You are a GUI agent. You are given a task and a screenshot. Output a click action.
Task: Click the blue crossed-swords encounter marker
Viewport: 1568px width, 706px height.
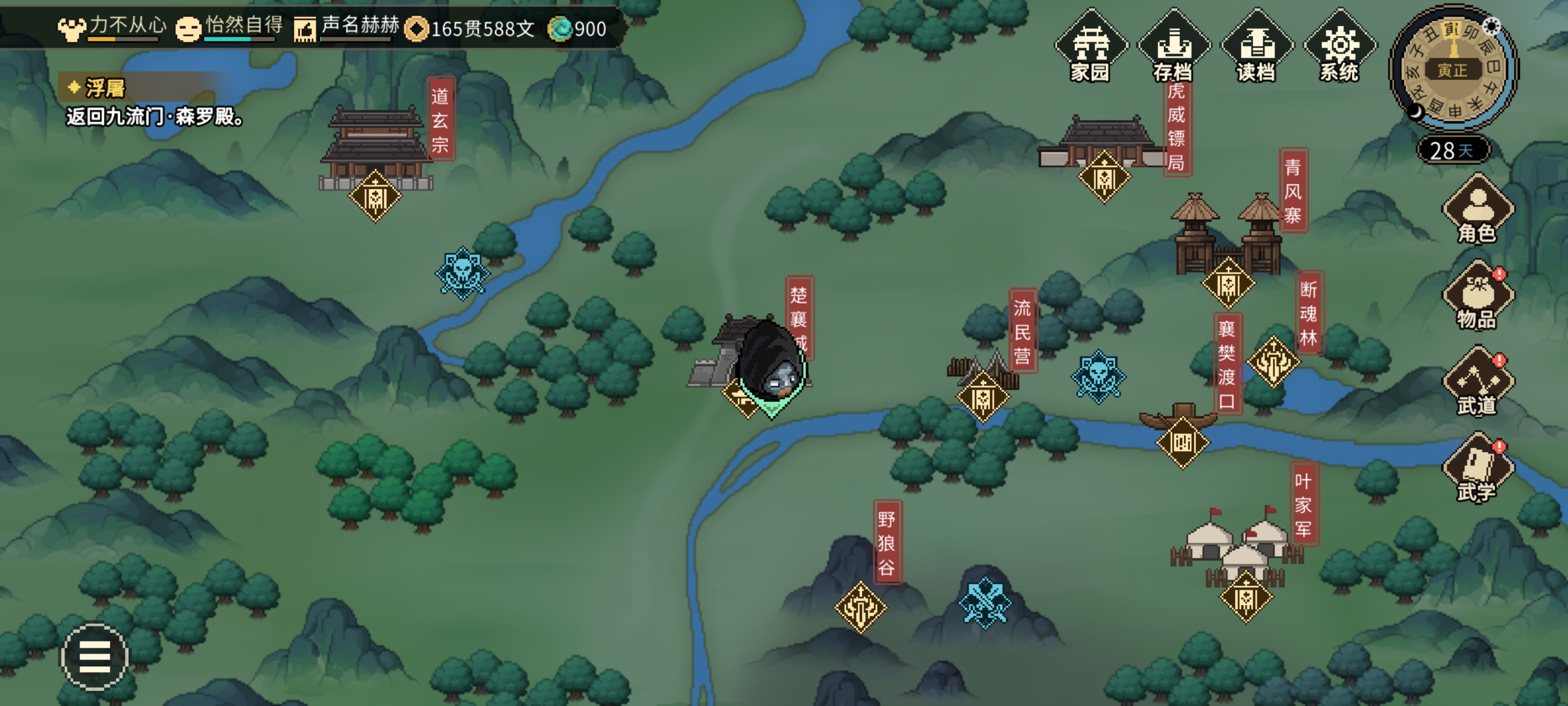point(985,602)
